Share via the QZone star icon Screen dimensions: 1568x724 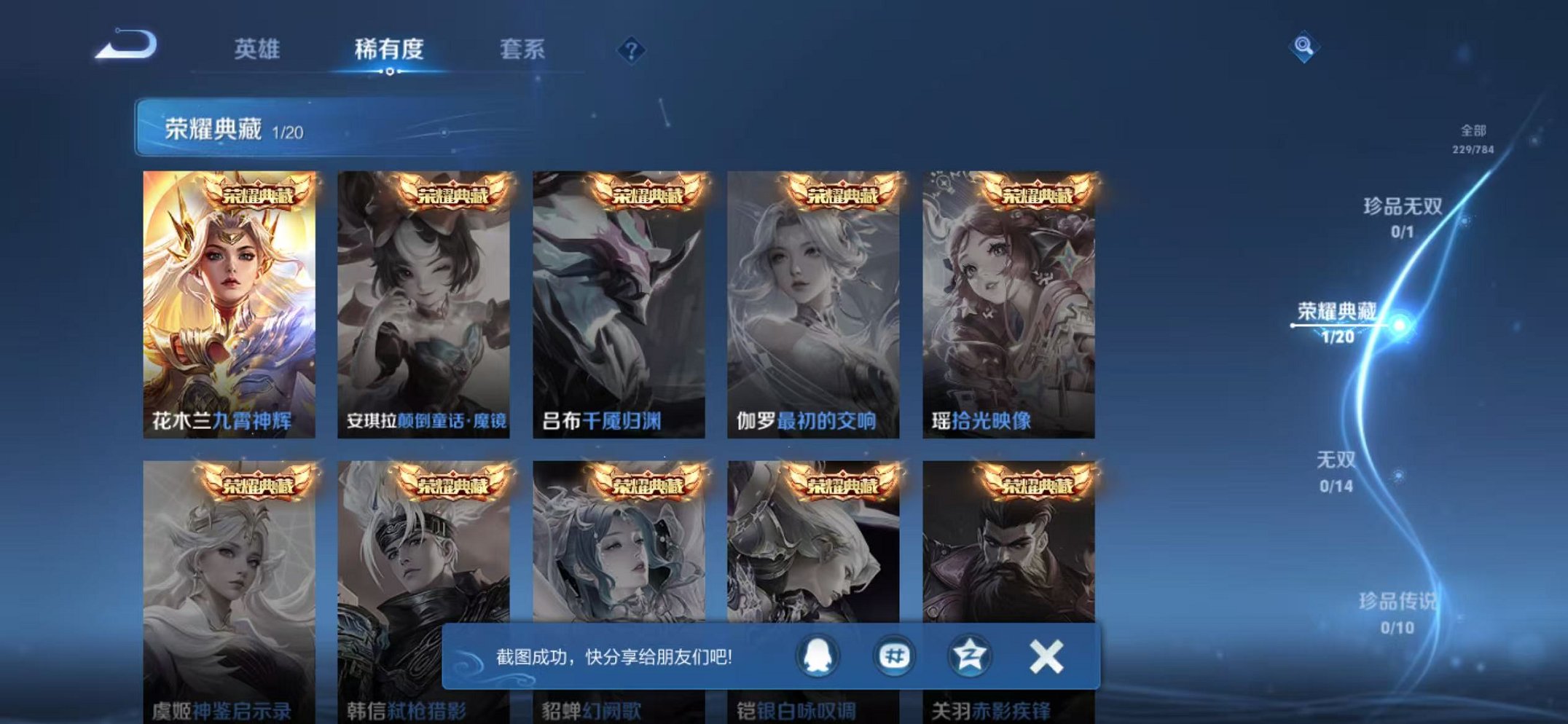(x=971, y=656)
